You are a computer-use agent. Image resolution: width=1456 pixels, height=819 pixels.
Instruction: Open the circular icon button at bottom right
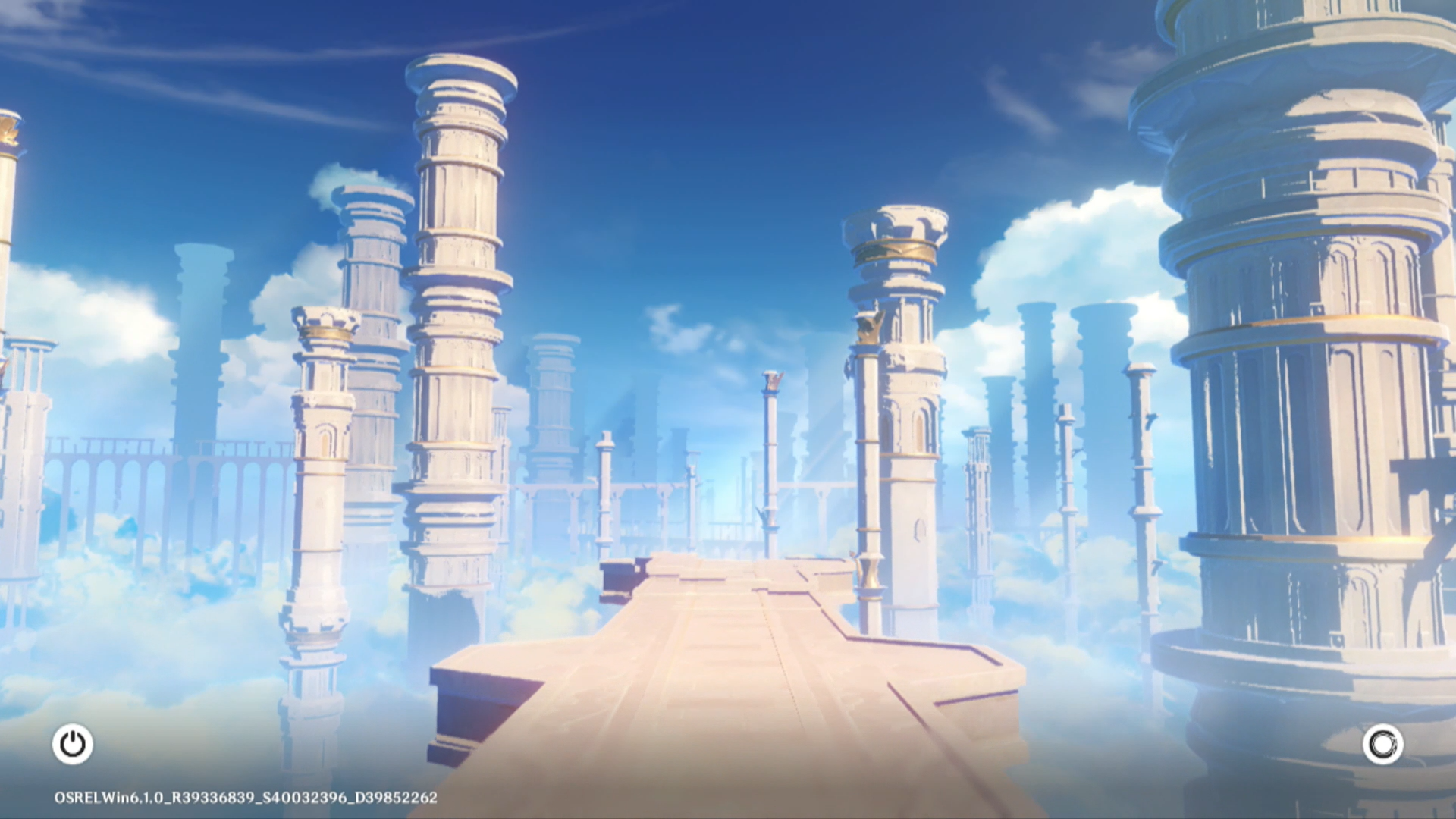[x=1382, y=744]
